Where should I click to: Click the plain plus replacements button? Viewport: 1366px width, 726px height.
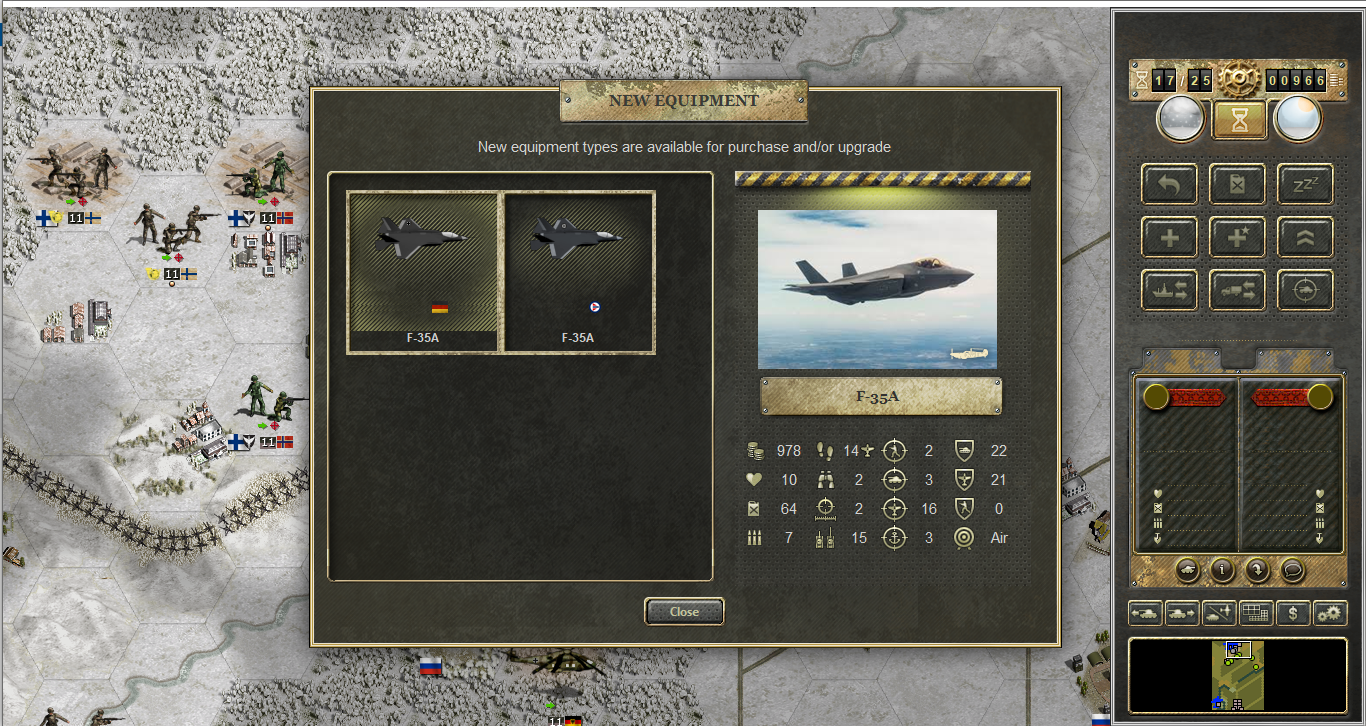[1169, 237]
